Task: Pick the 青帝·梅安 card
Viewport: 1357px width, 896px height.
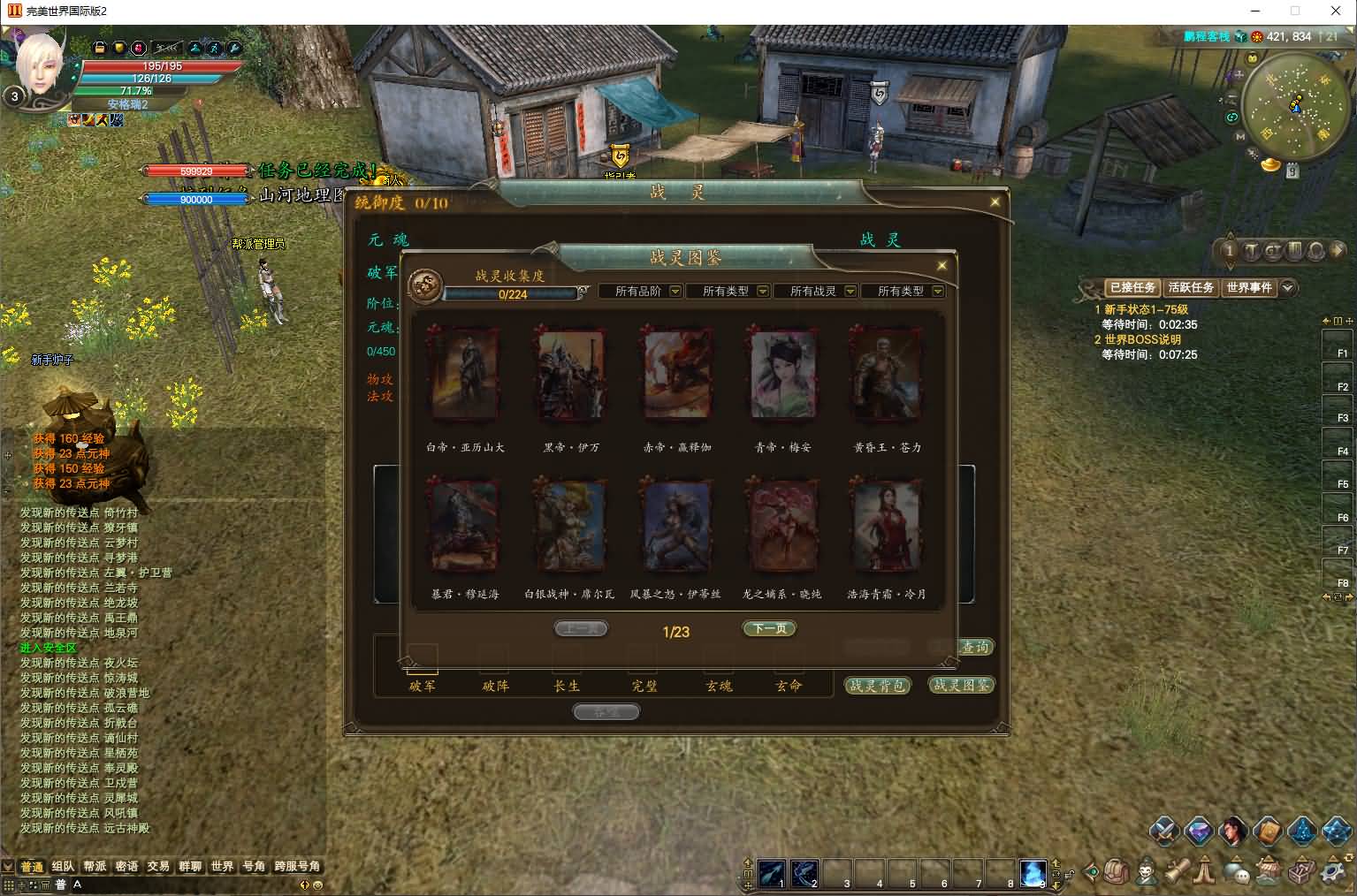Action: point(781,374)
